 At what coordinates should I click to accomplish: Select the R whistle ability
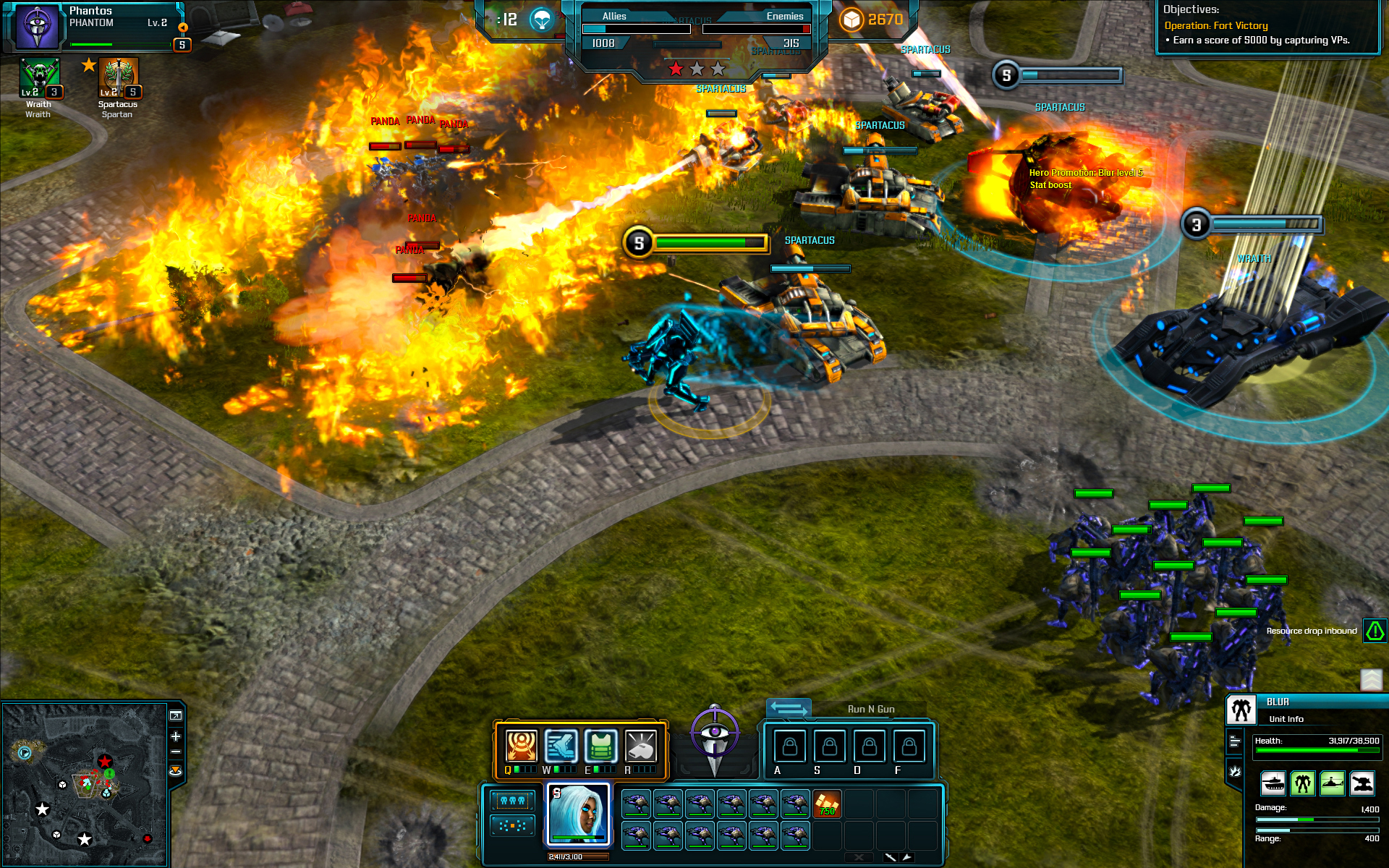640,746
